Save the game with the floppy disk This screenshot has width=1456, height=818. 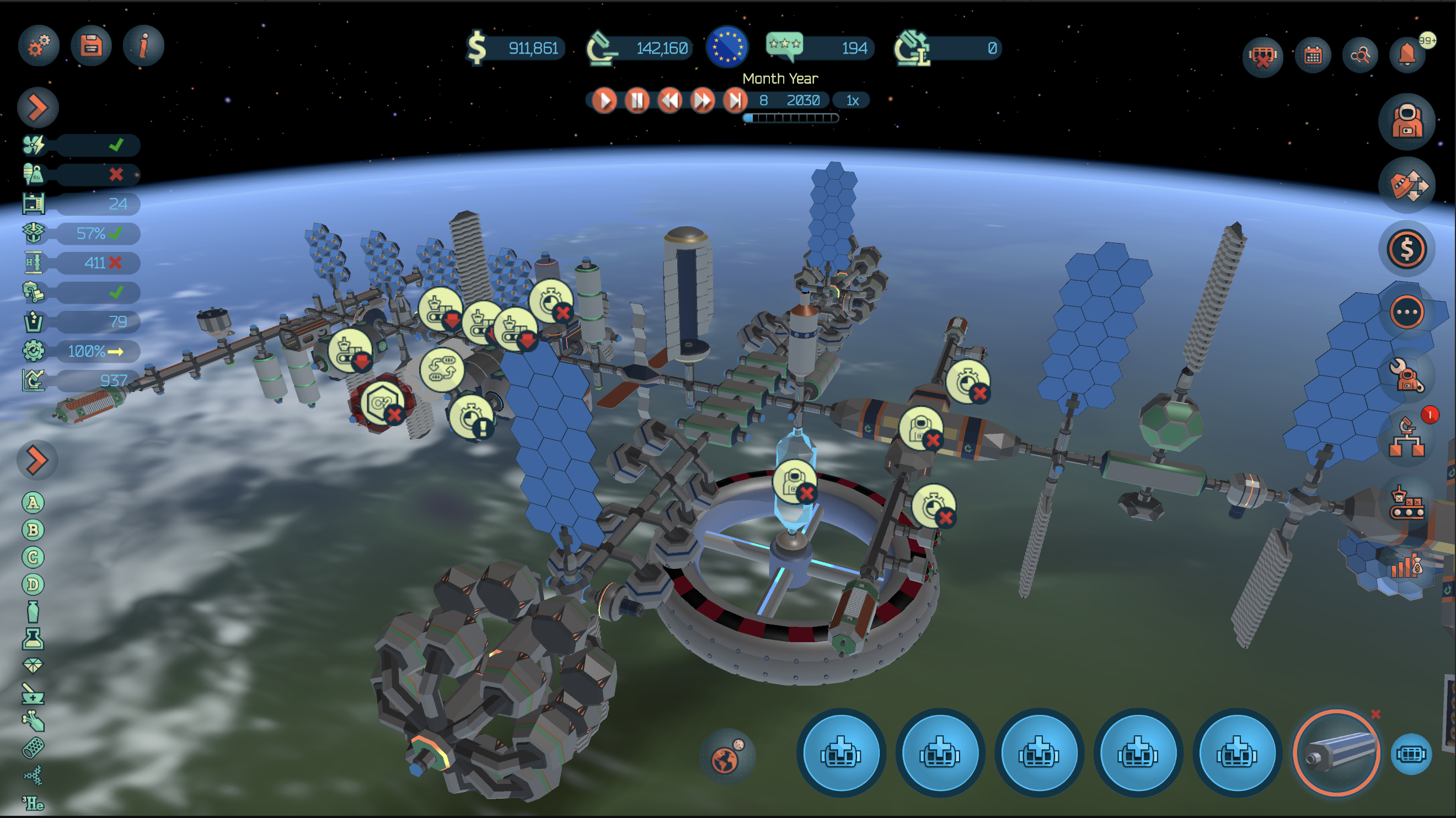91,46
